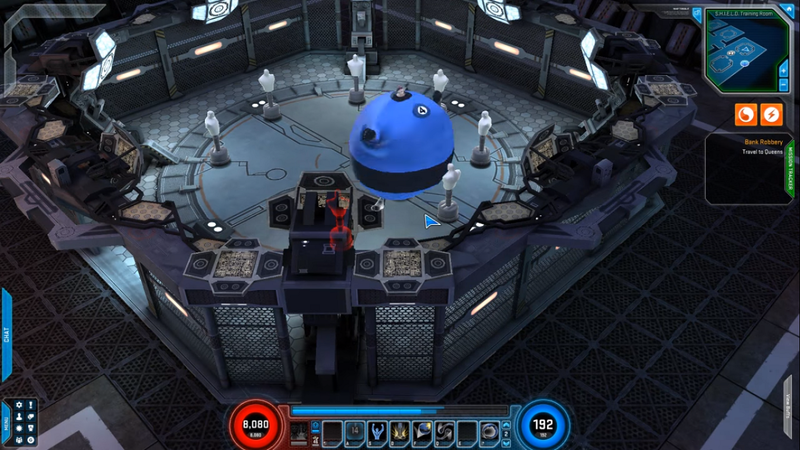Use the blue helmet ability slot
This screenshot has width=800, height=450.
[422, 432]
